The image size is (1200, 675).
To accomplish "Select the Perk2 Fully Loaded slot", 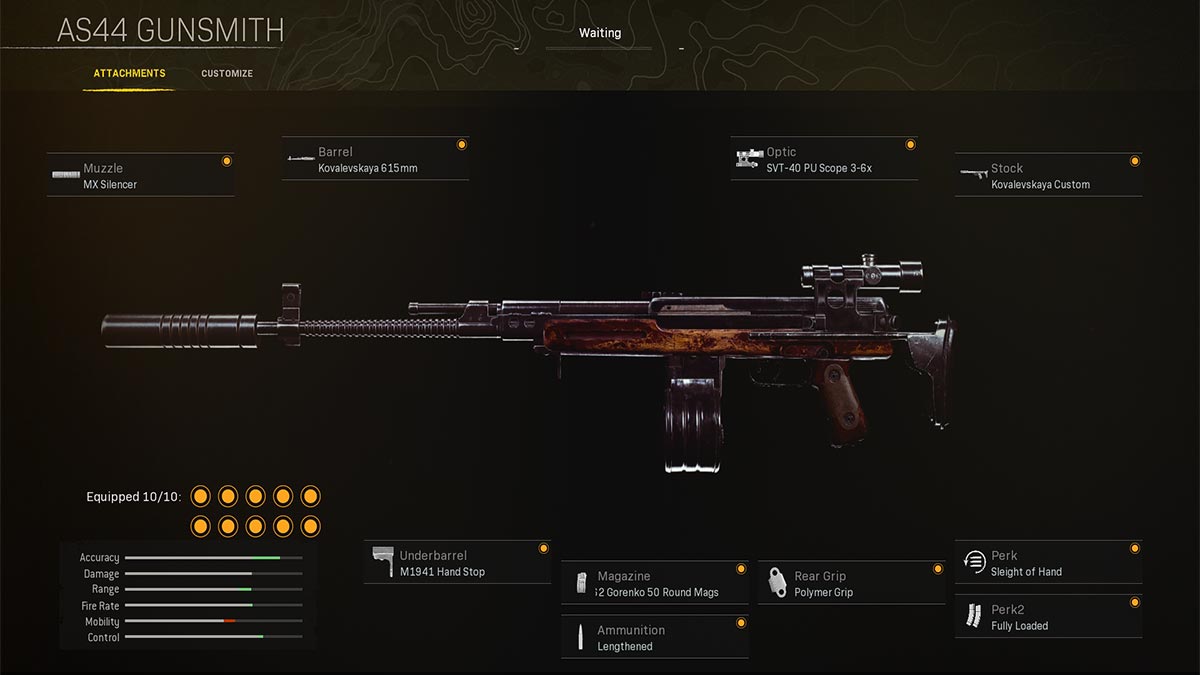I will 1048,617.
